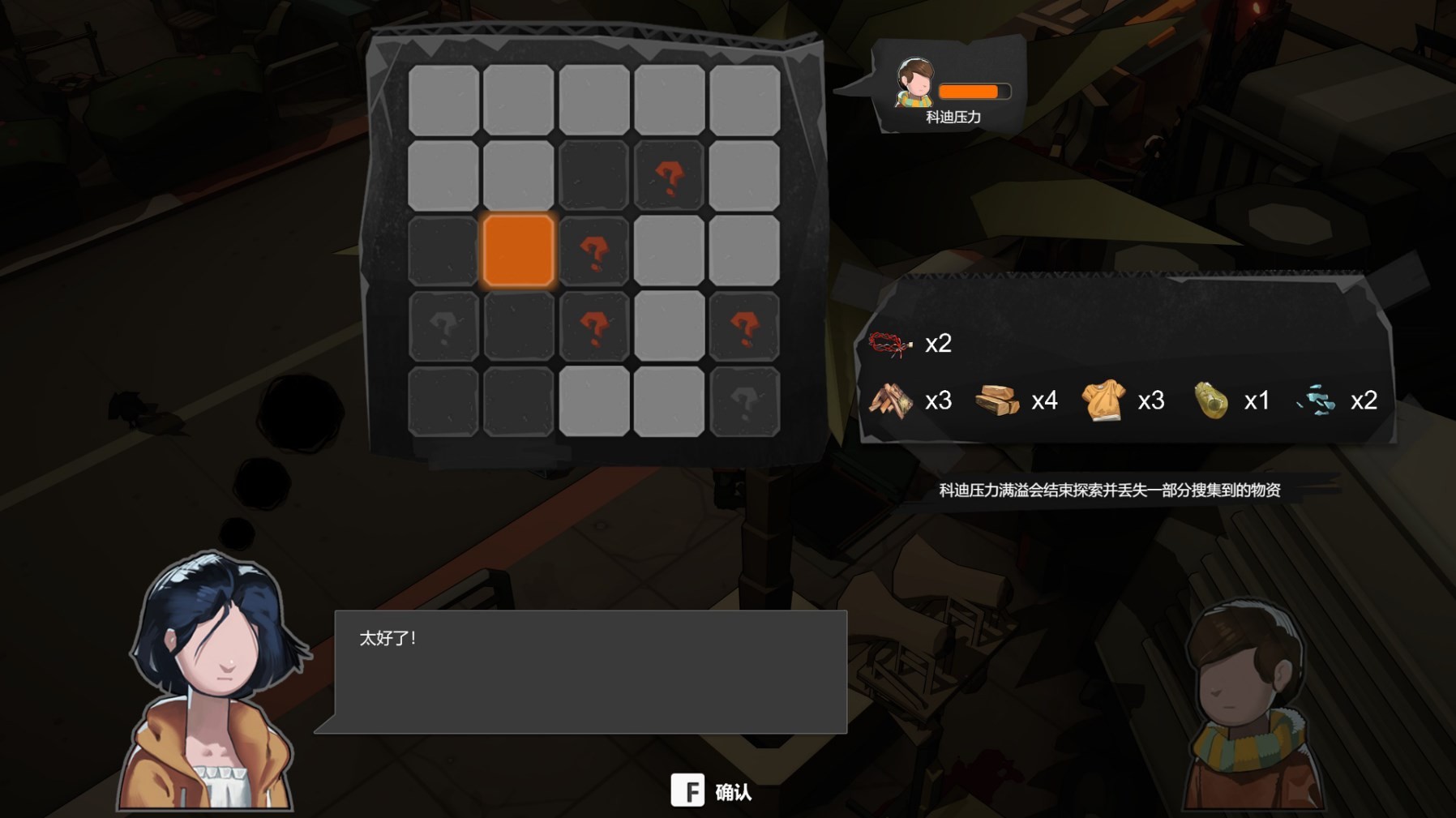The width and height of the screenshot is (1456, 818).
Task: Click the blue scrap pieces icon
Action: [1315, 400]
